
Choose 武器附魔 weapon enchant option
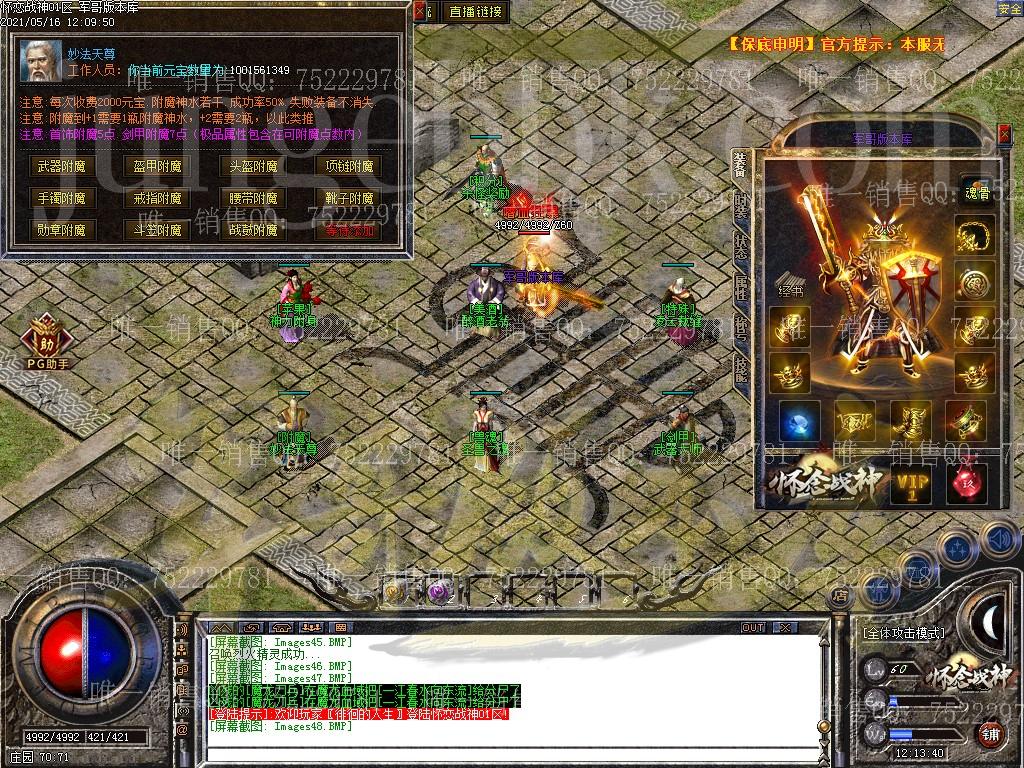tap(62, 167)
